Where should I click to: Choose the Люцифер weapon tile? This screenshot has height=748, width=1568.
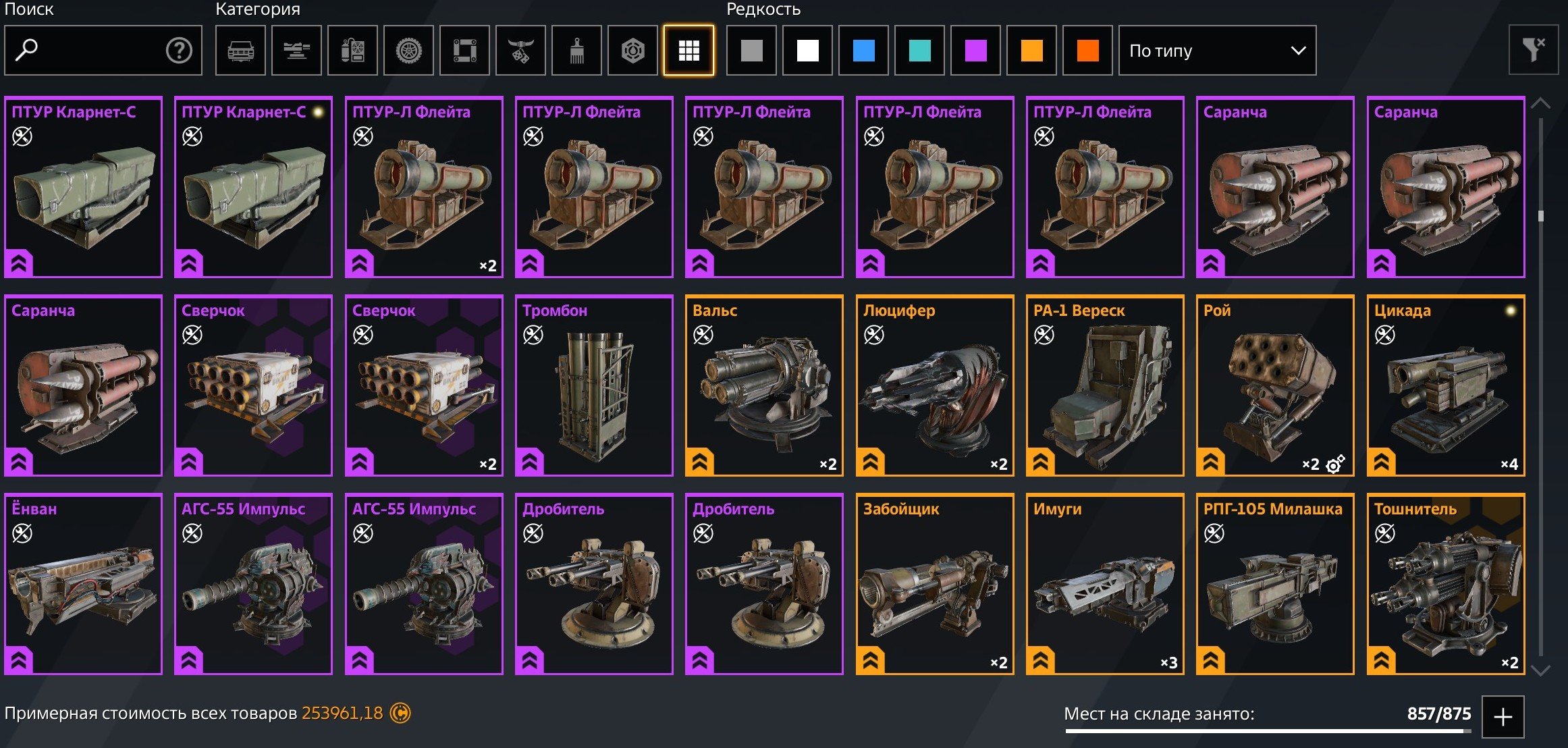tap(935, 385)
